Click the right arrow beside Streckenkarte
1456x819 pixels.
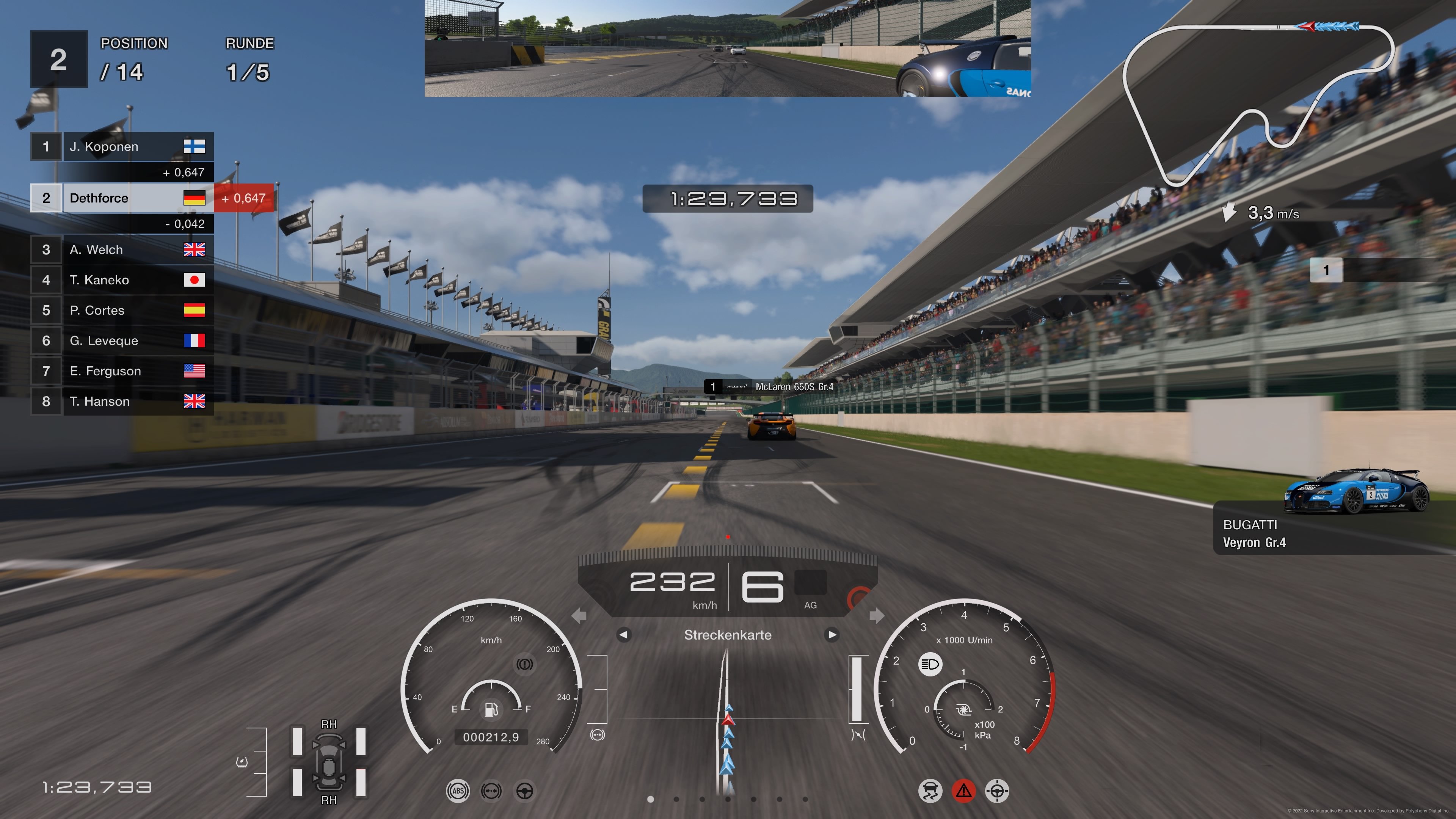(832, 635)
